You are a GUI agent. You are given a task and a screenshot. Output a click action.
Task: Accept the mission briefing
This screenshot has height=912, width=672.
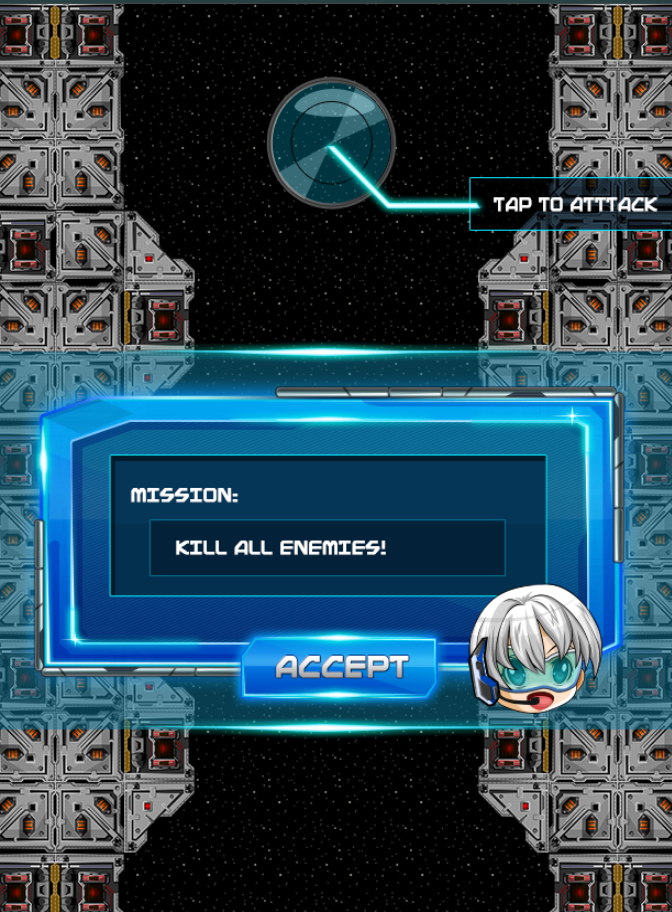click(340, 667)
